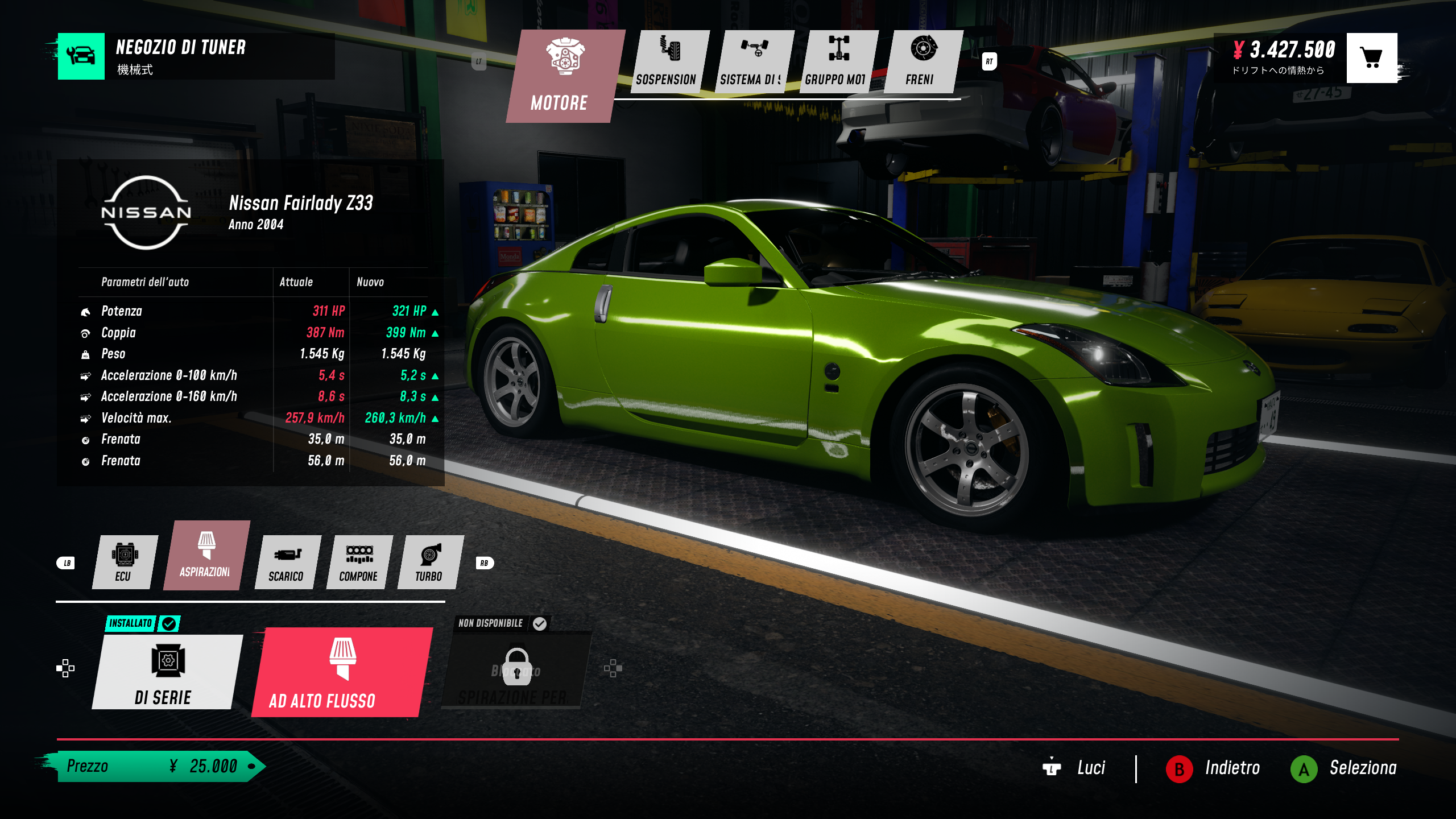This screenshot has height=819, width=1456.
Task: Open the Freni brakes tab
Action: (923, 61)
